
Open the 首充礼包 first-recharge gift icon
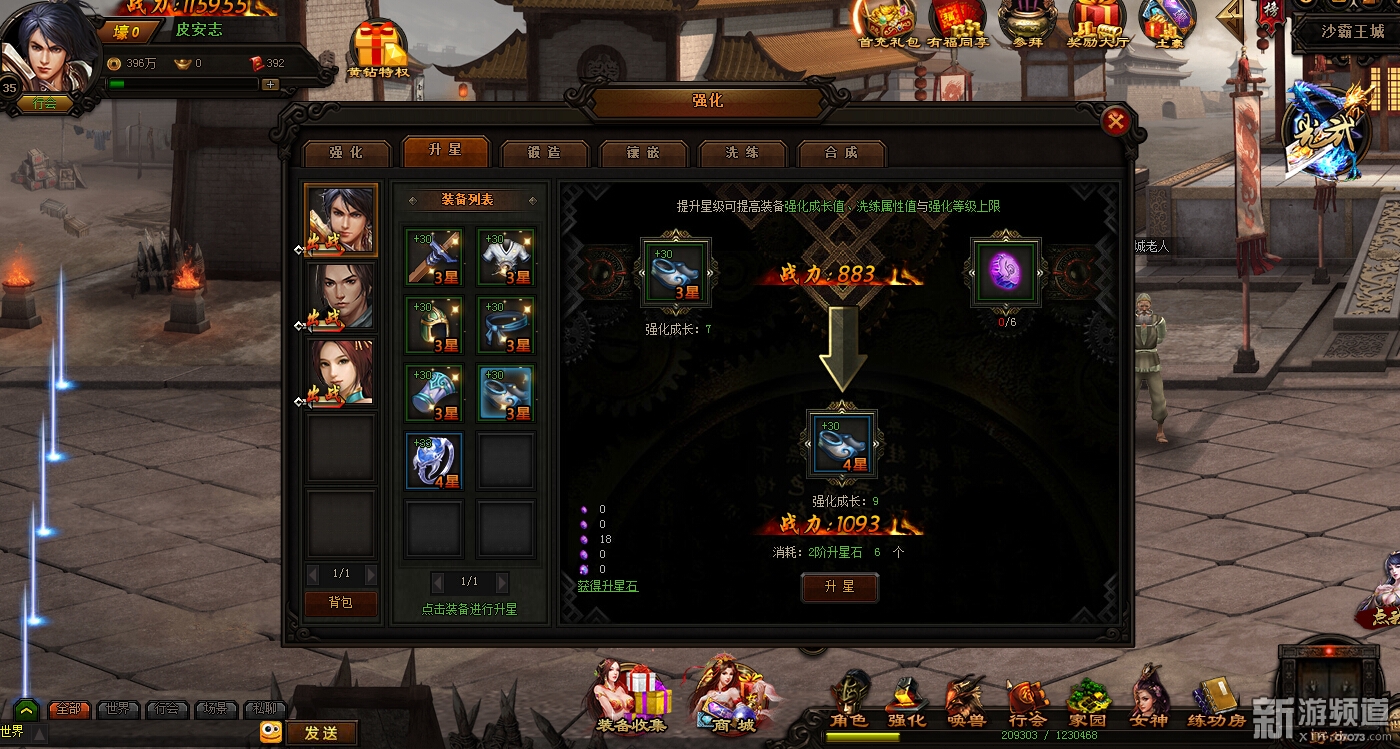click(x=888, y=24)
